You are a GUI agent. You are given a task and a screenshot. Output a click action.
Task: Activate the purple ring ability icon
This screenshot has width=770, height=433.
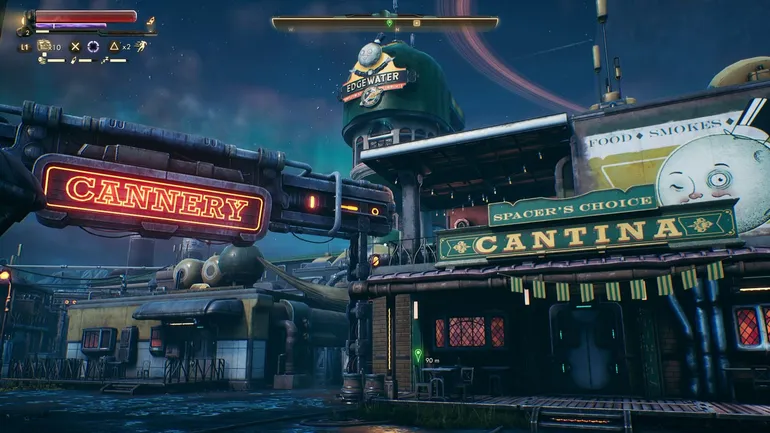pyautogui.click(x=93, y=46)
